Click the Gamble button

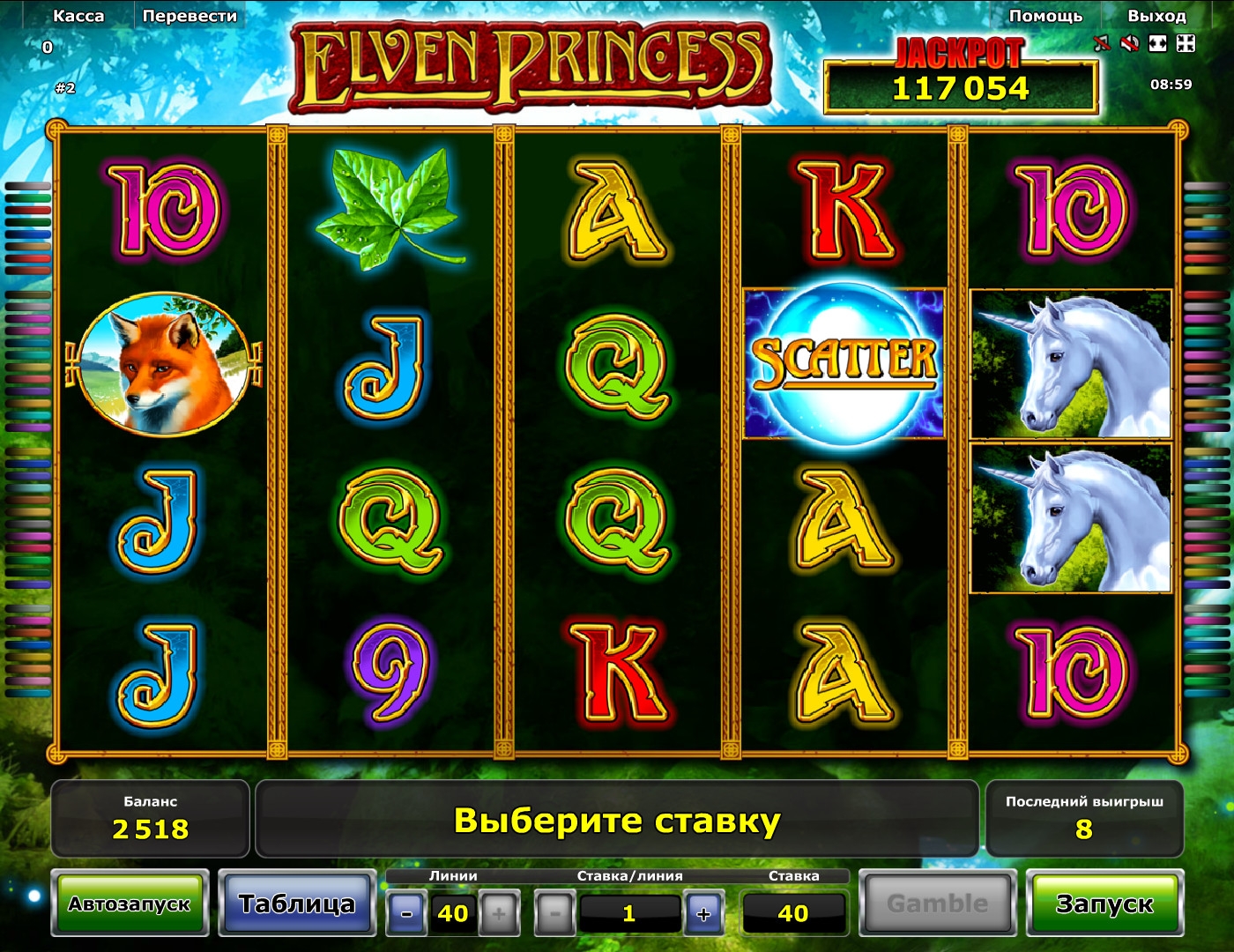937,904
